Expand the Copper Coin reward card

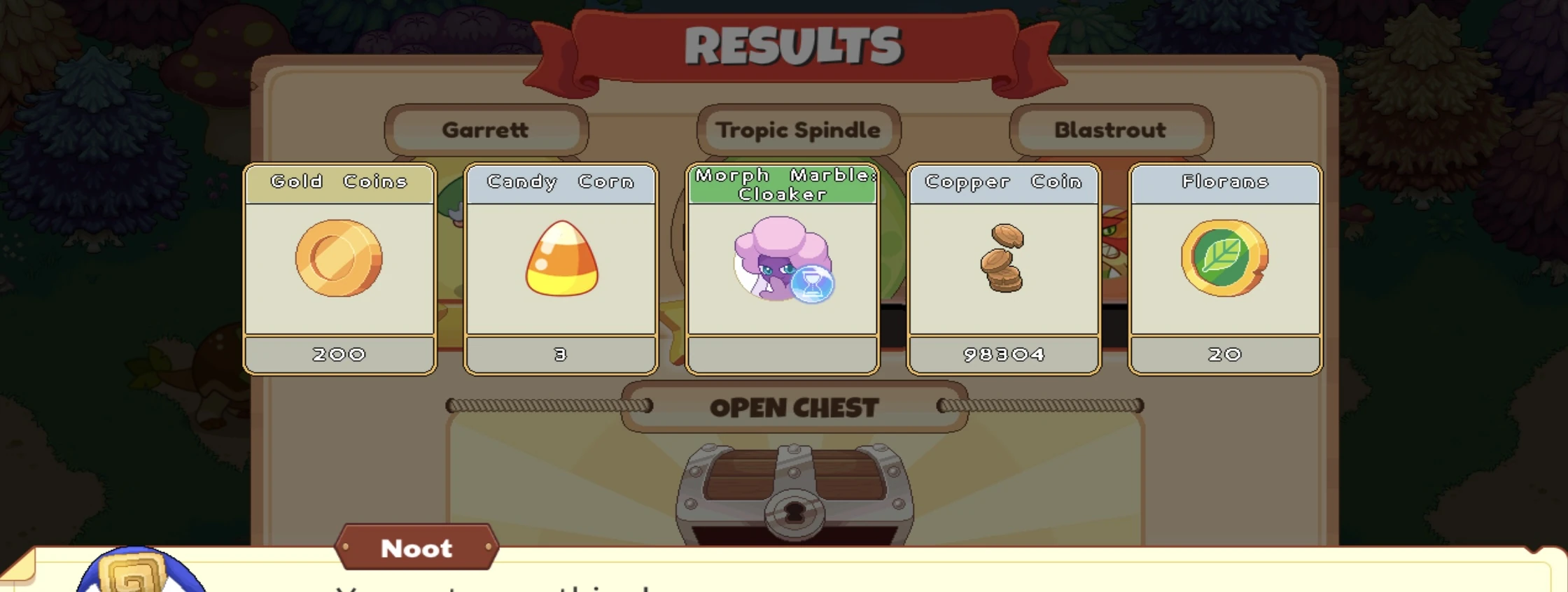point(1003,269)
